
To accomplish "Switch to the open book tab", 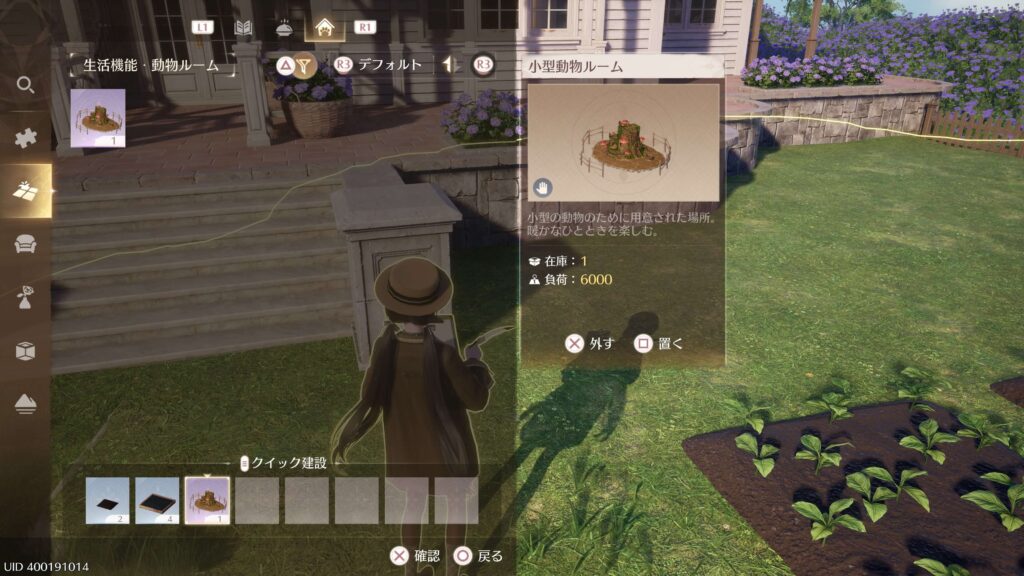I will pos(243,27).
